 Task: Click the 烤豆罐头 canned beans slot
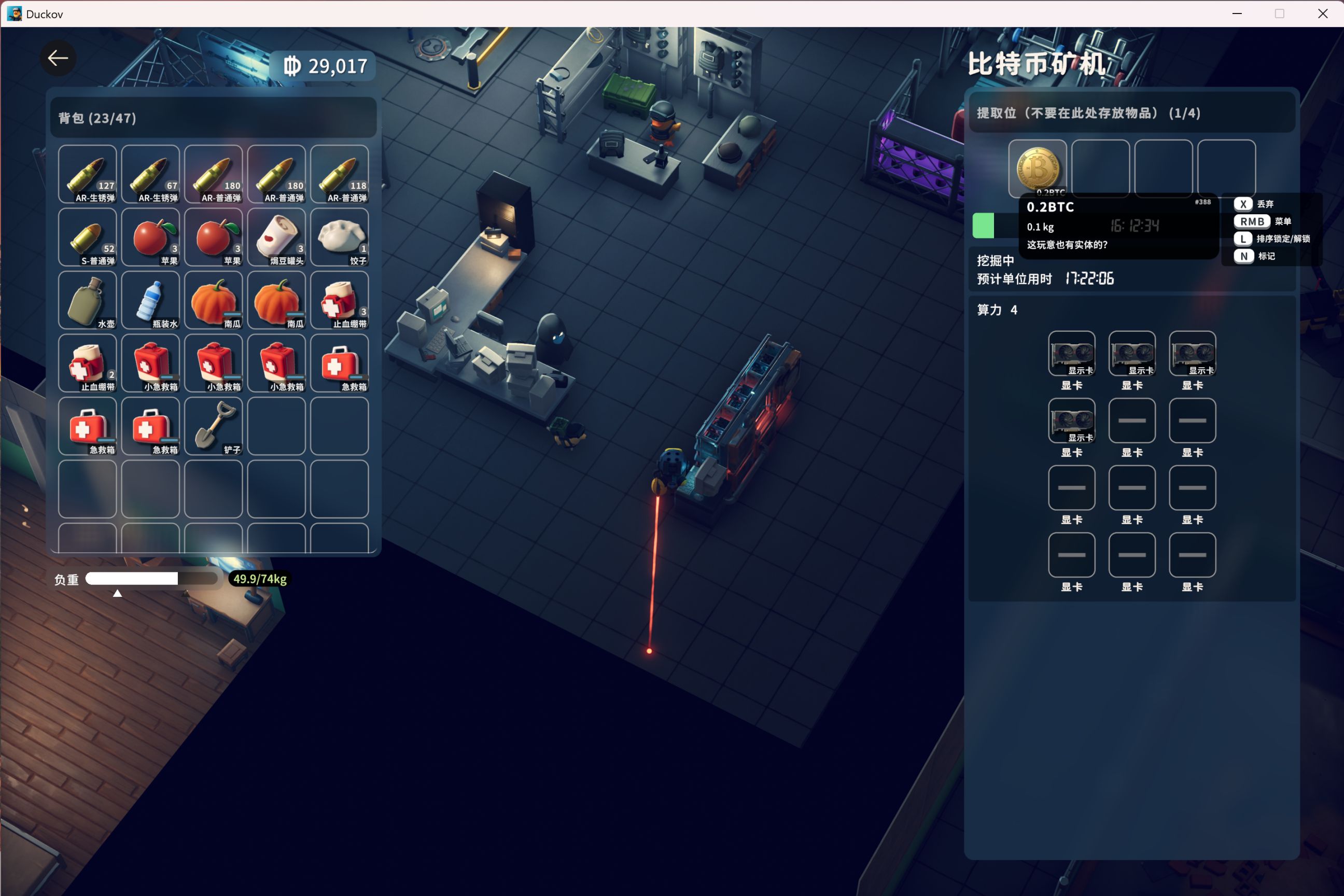click(x=276, y=236)
